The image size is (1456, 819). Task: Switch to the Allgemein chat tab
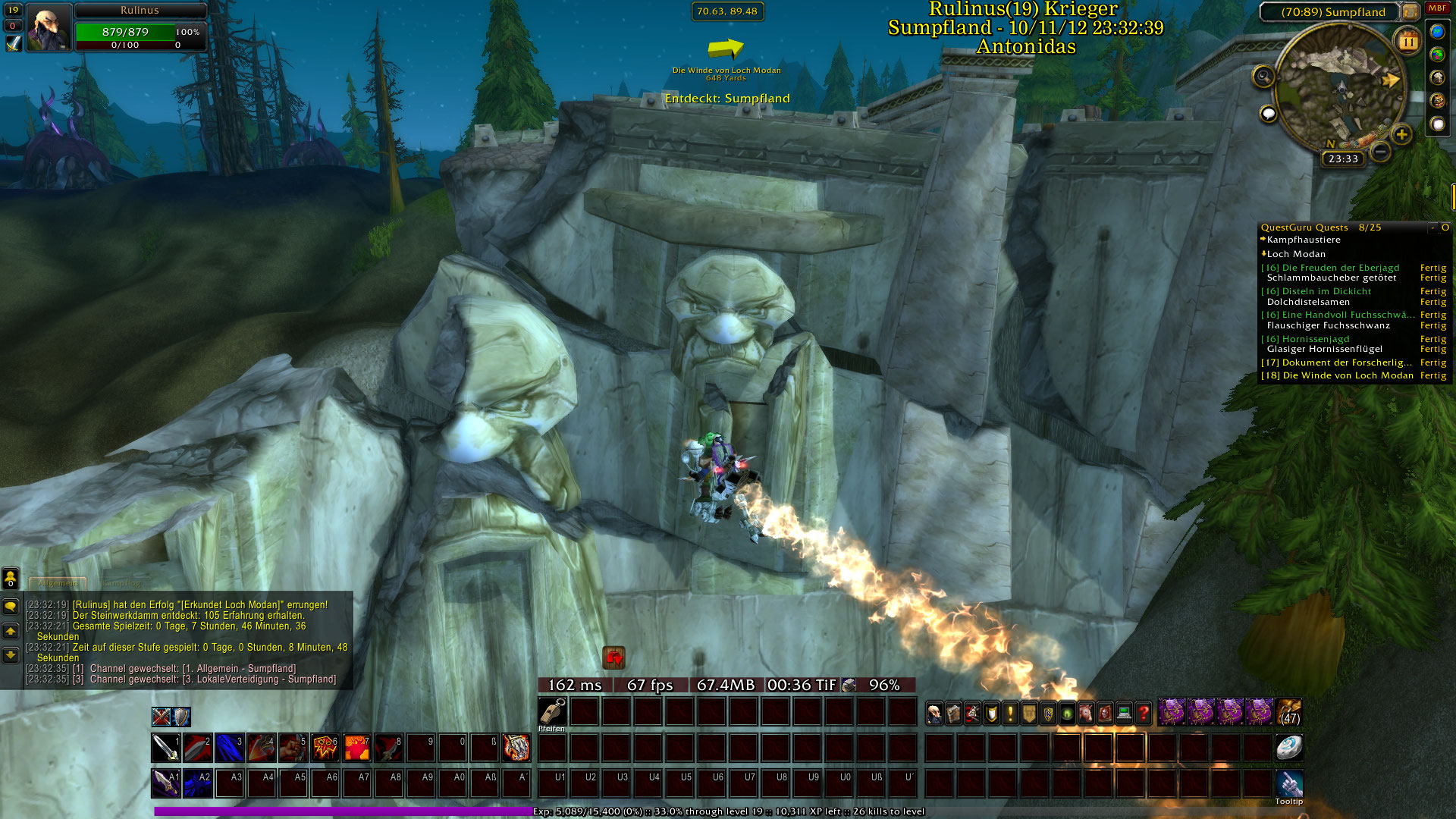pyautogui.click(x=58, y=583)
